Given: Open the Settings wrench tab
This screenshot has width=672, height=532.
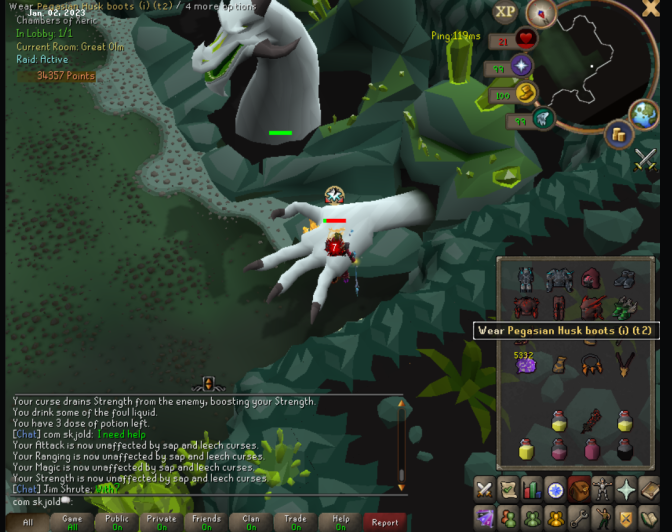Looking at the screenshot, I should coord(579,518).
